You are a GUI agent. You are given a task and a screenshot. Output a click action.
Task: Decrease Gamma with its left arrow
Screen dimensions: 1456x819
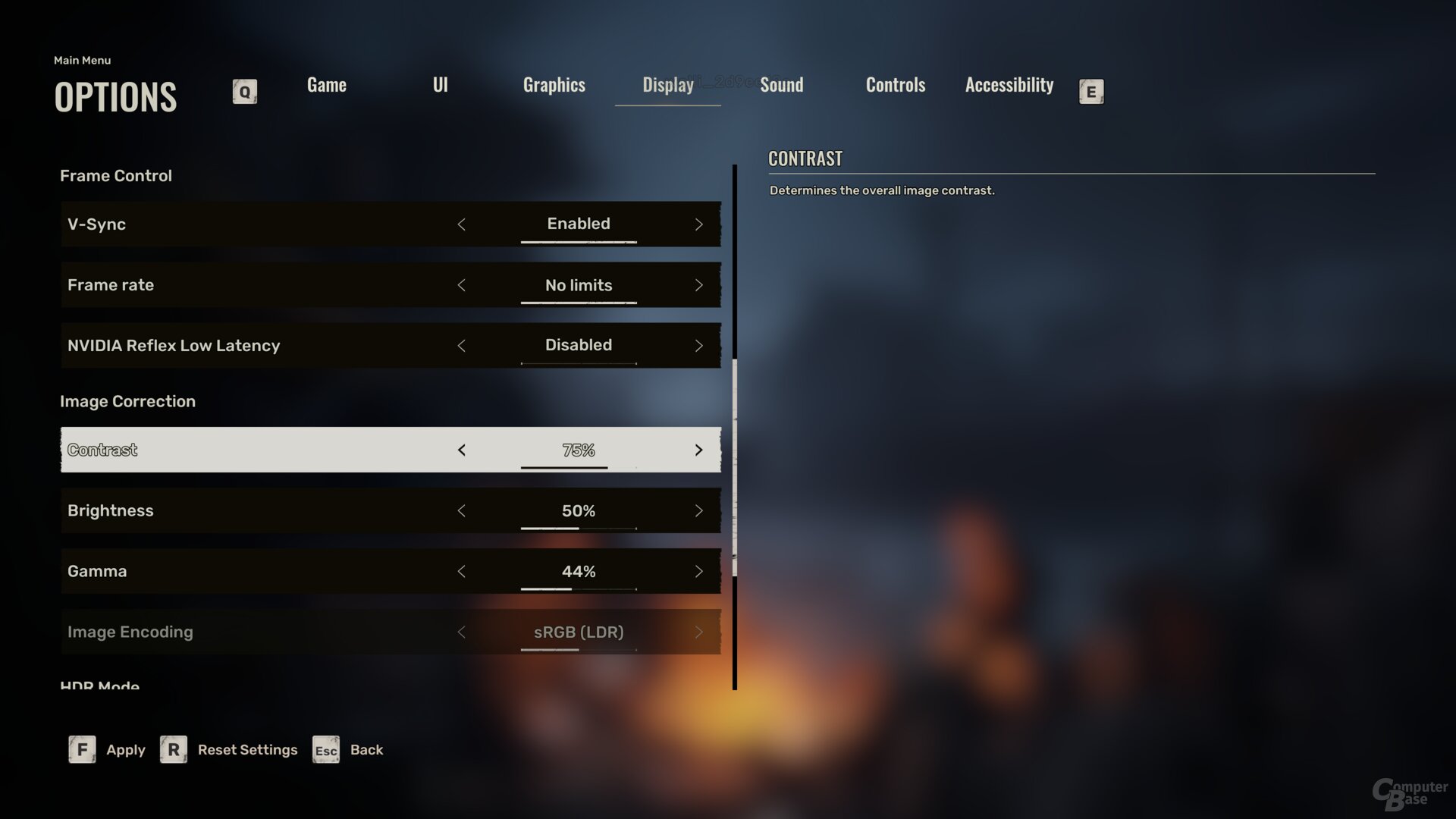(461, 572)
